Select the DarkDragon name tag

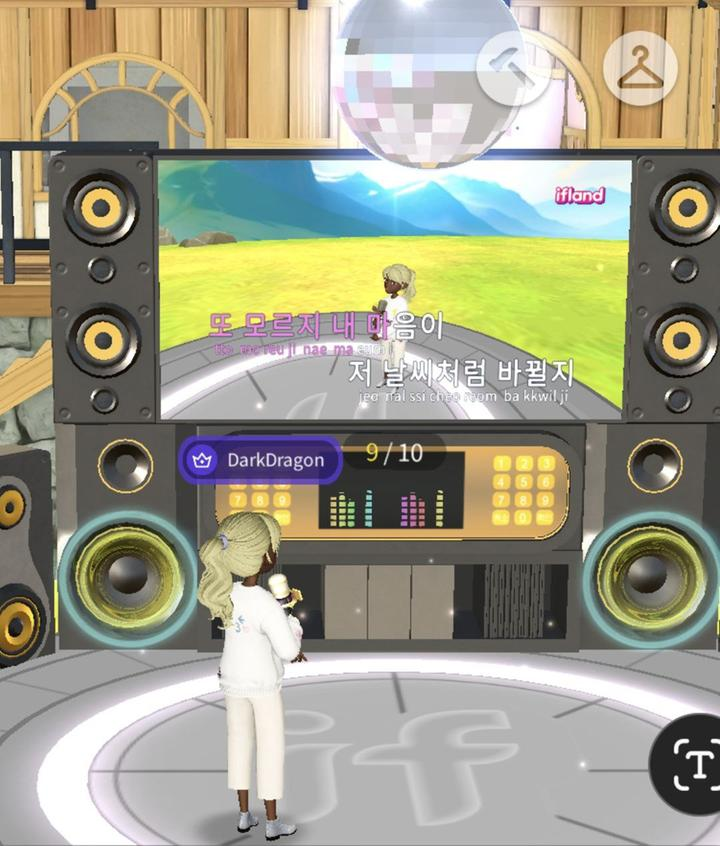pyautogui.click(x=261, y=460)
